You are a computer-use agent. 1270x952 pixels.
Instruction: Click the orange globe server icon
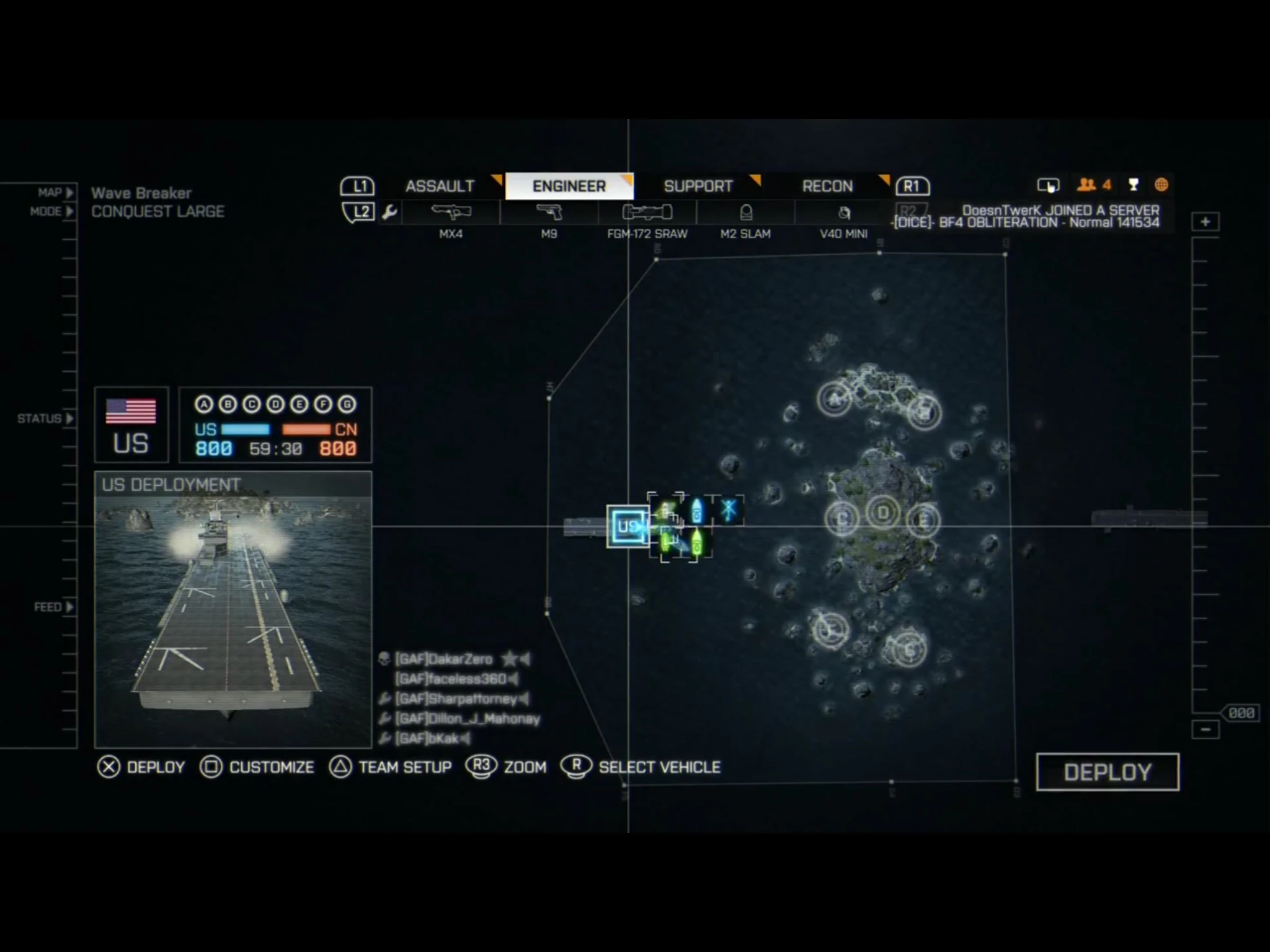tap(1160, 184)
